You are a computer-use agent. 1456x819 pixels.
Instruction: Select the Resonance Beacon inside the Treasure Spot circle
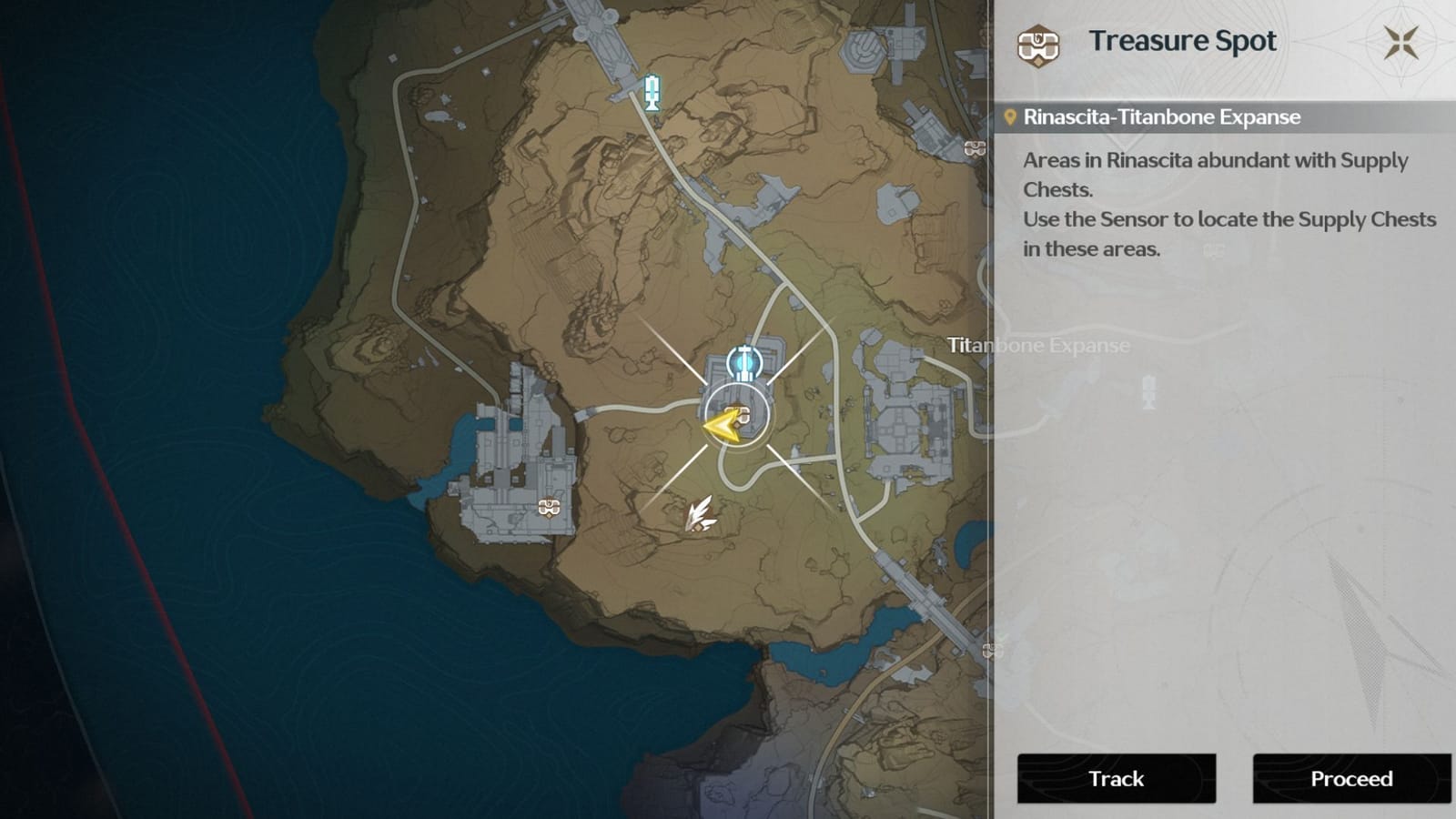744,365
